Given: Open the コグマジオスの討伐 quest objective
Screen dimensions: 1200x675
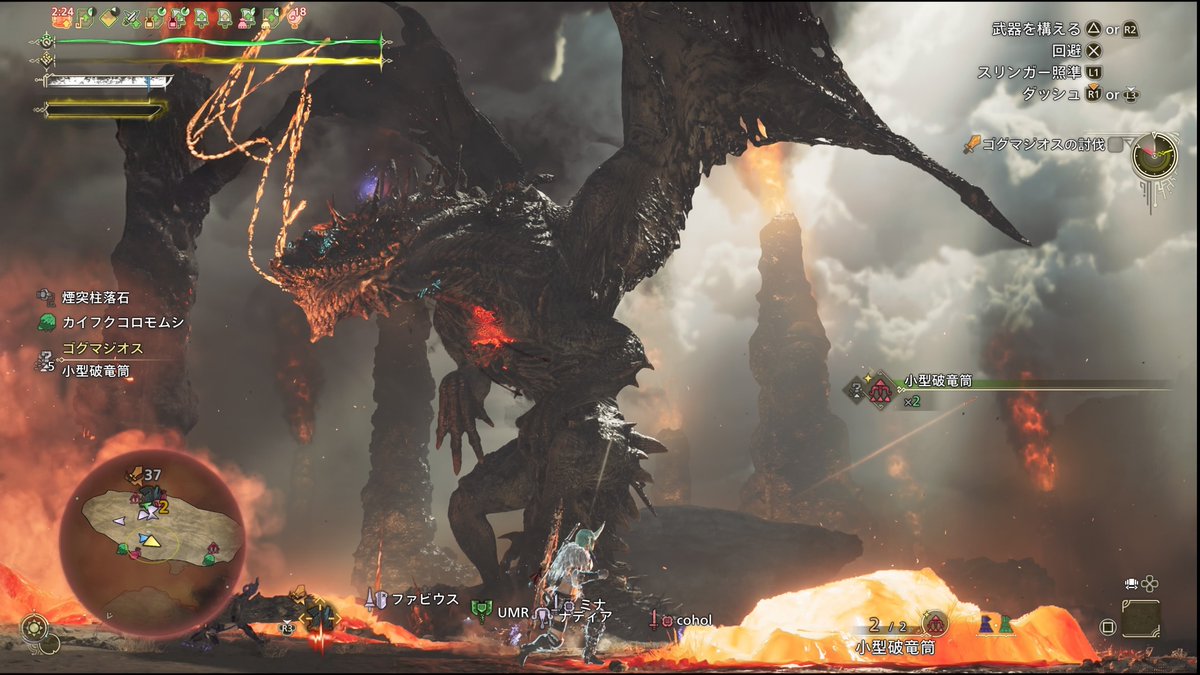Looking at the screenshot, I should coord(1043,144).
